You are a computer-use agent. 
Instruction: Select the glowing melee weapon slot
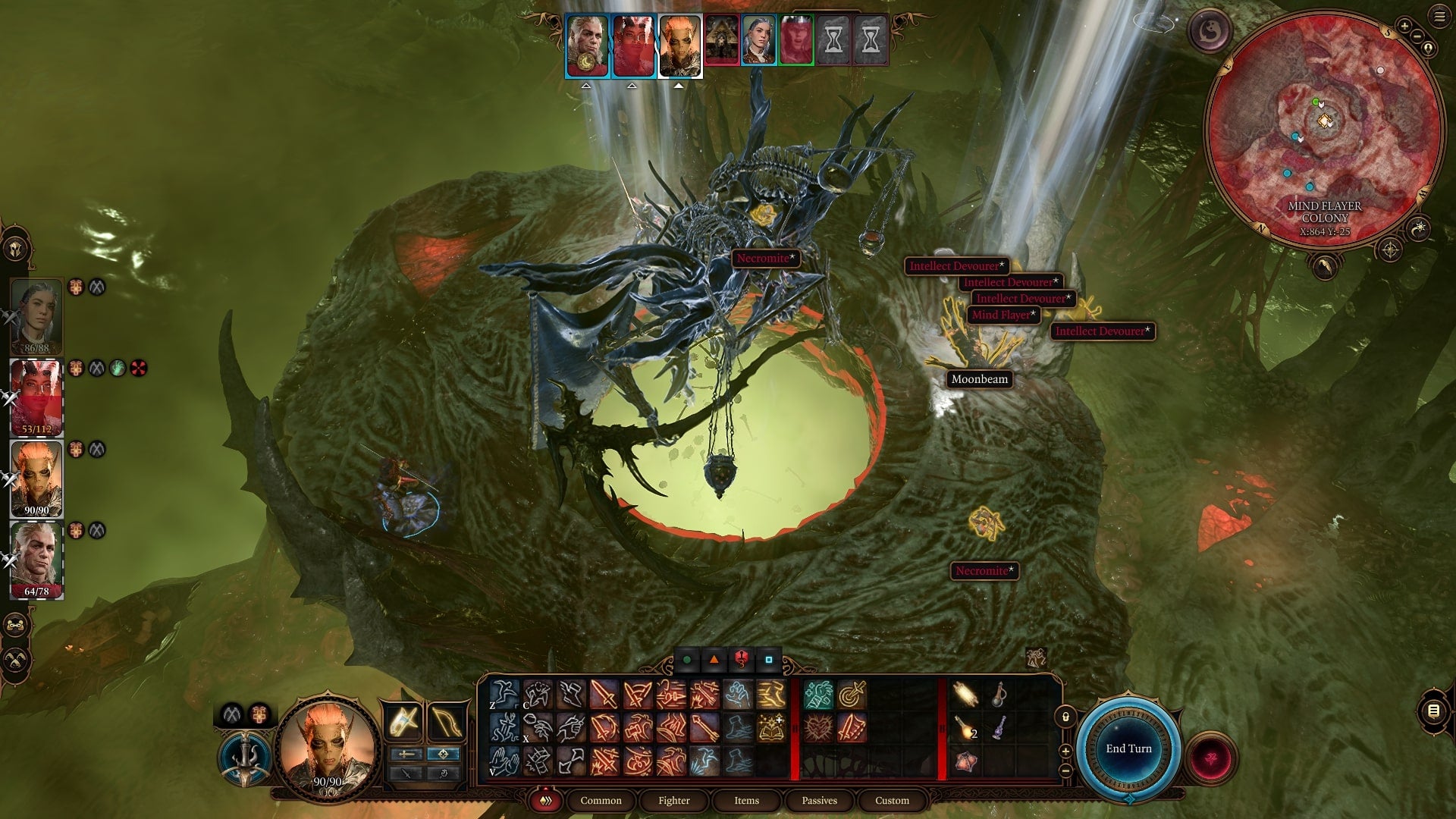click(403, 721)
